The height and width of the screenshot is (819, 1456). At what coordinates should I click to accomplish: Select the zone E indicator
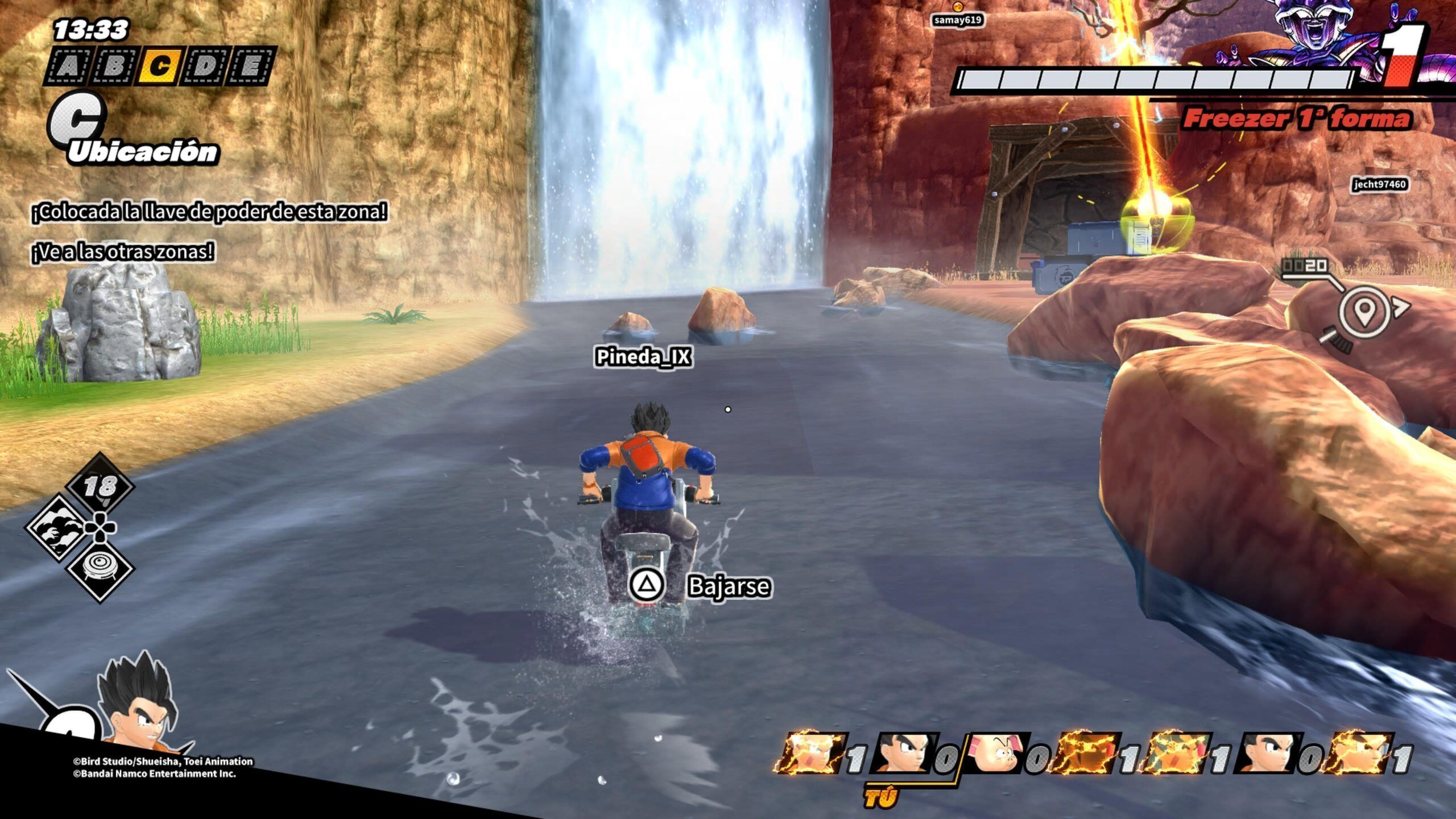250,67
